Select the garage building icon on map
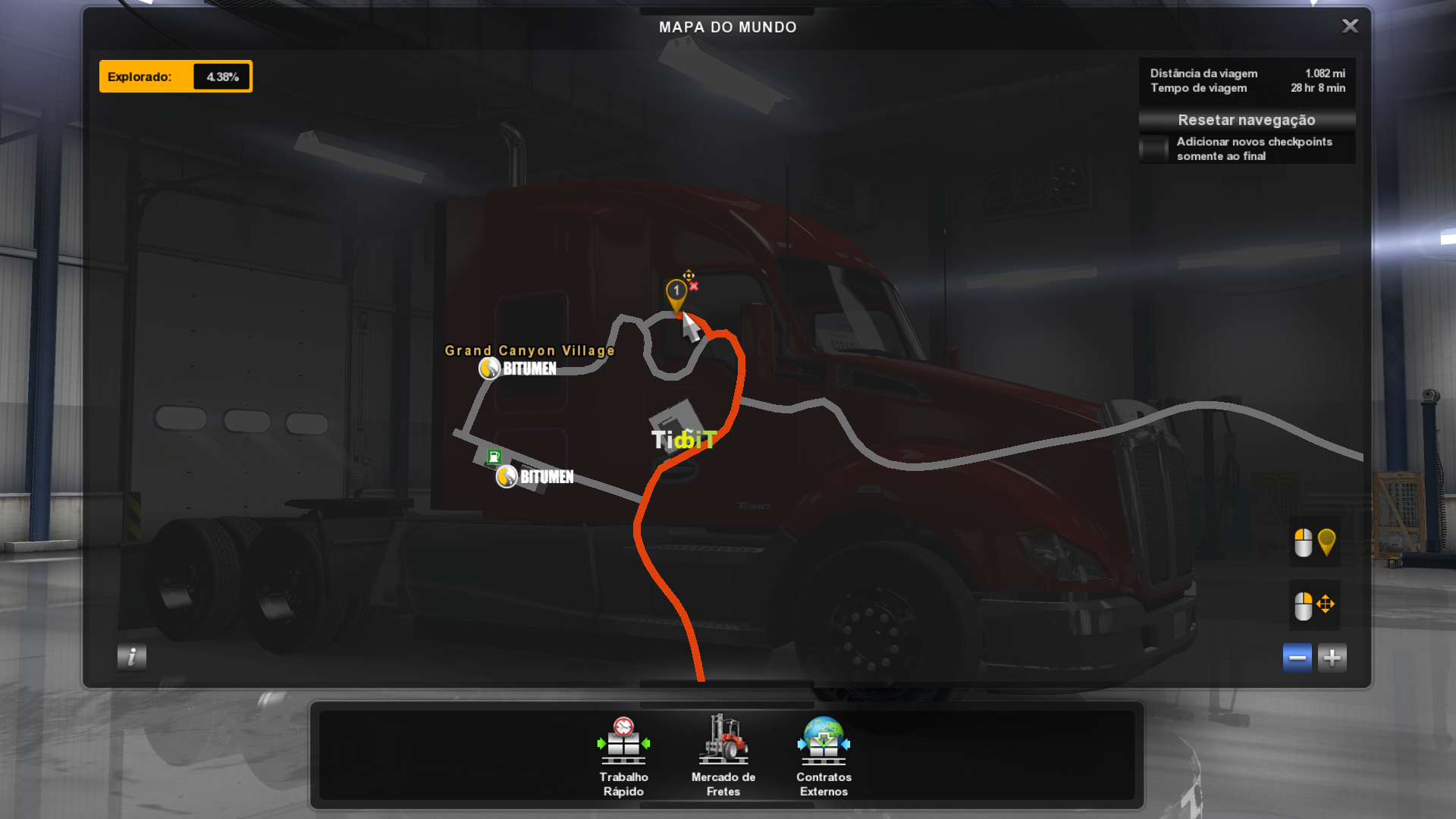Image resolution: width=1456 pixels, height=819 pixels. 676,422
